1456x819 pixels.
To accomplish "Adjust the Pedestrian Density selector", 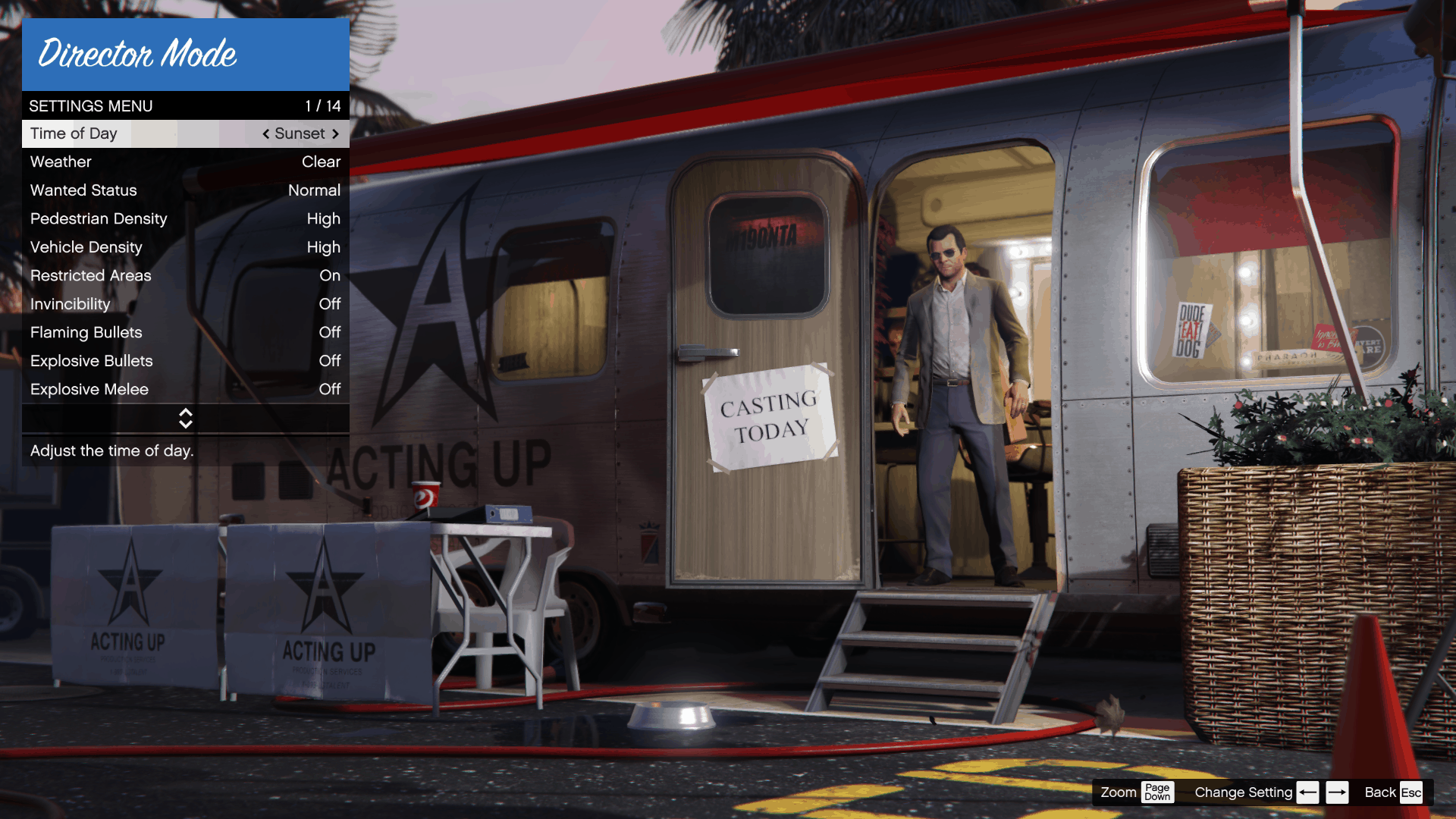I will tap(186, 218).
